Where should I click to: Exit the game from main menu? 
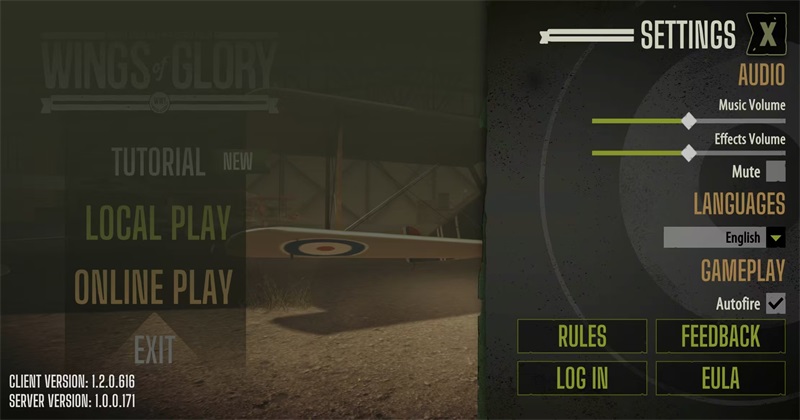(154, 349)
